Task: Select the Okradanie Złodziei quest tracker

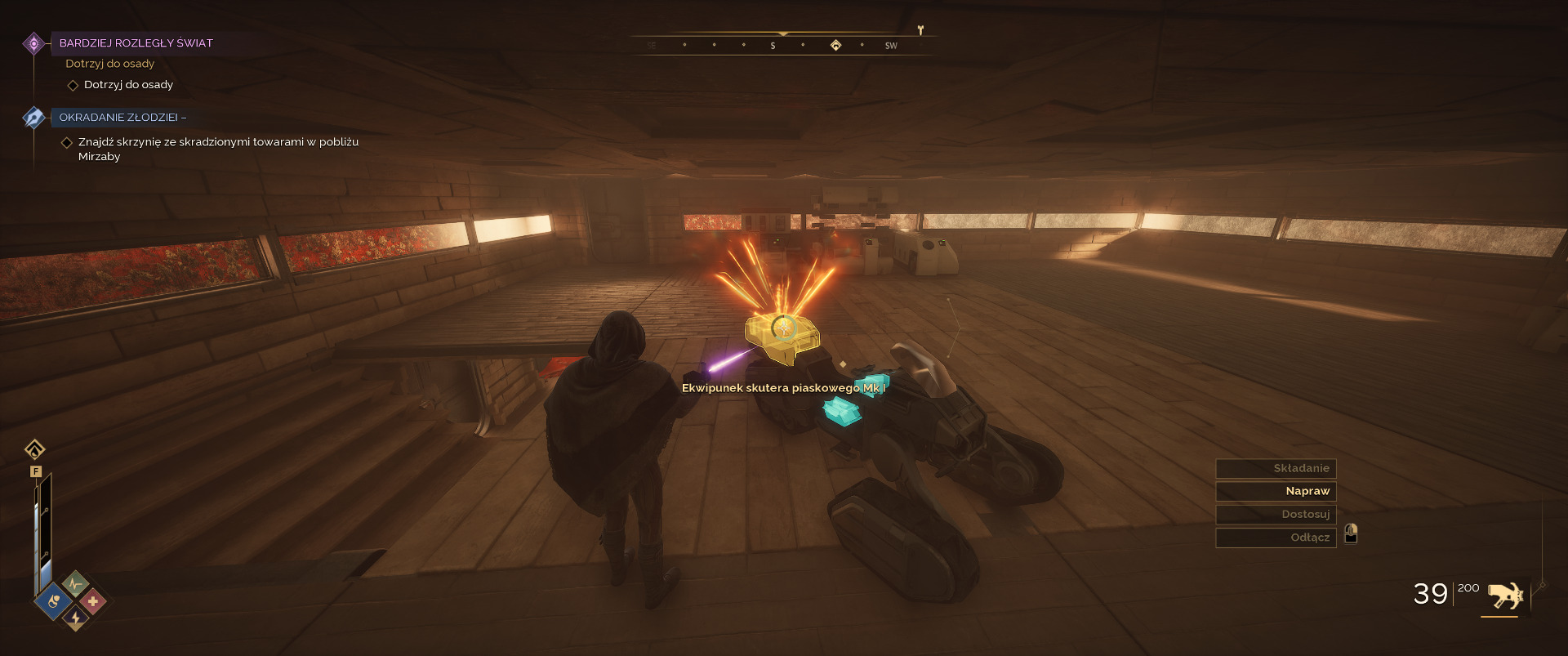Action: click(x=122, y=118)
